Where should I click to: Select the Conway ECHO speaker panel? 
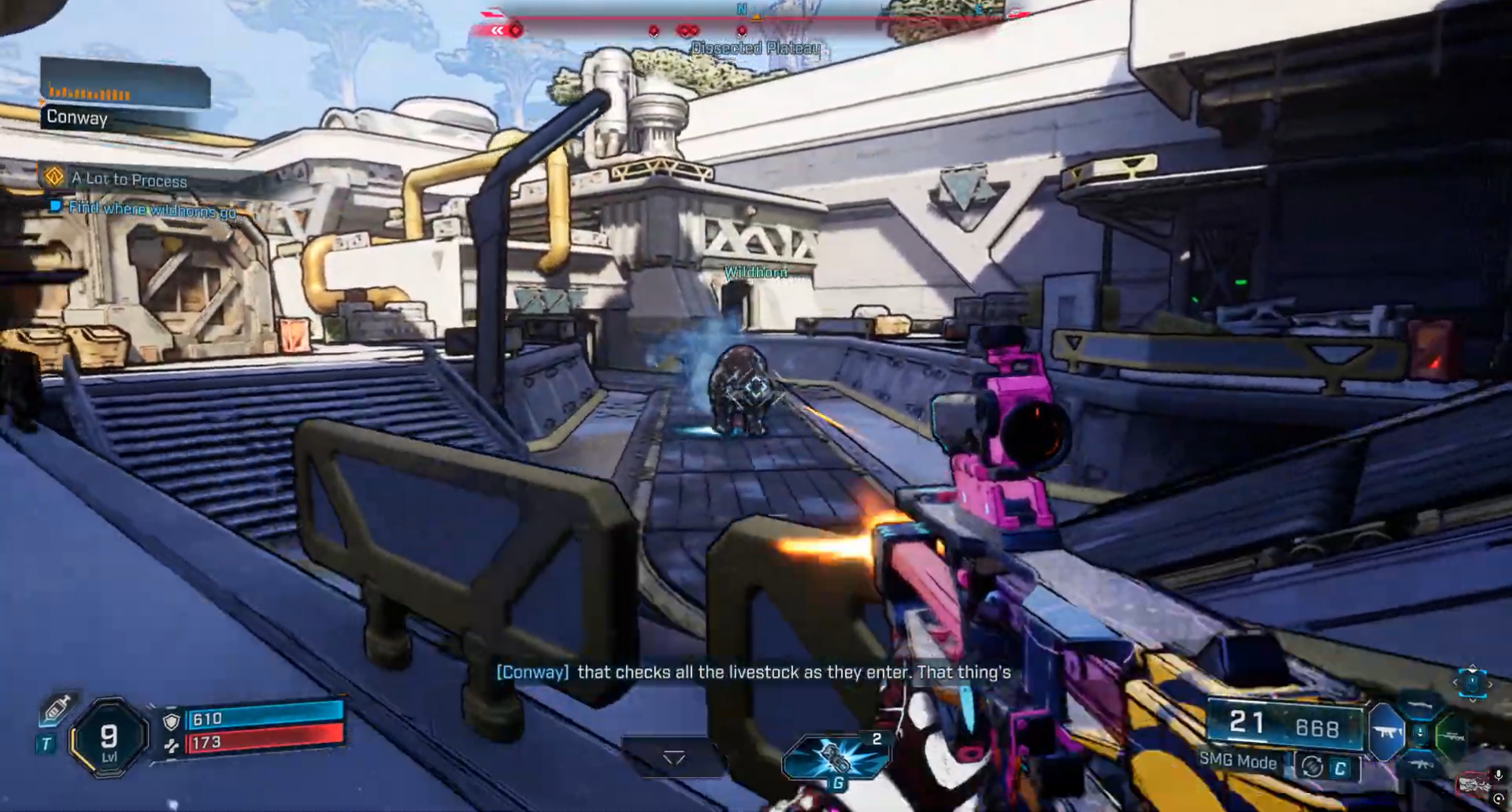pyautogui.click(x=124, y=96)
